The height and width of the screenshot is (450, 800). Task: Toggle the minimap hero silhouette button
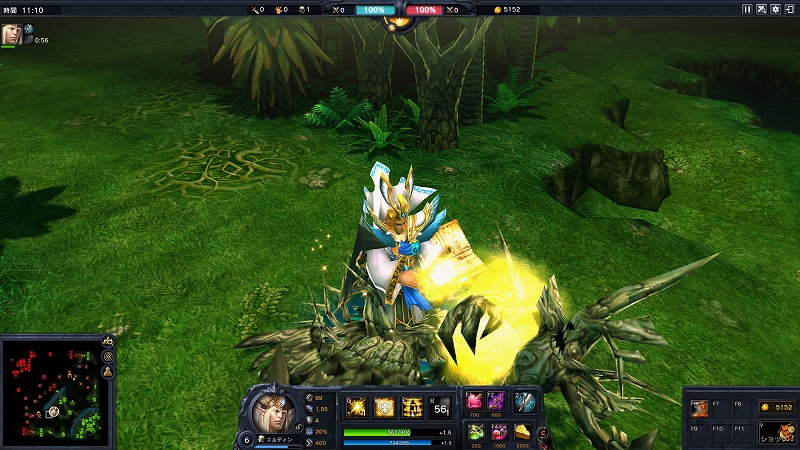pyautogui.click(x=108, y=372)
